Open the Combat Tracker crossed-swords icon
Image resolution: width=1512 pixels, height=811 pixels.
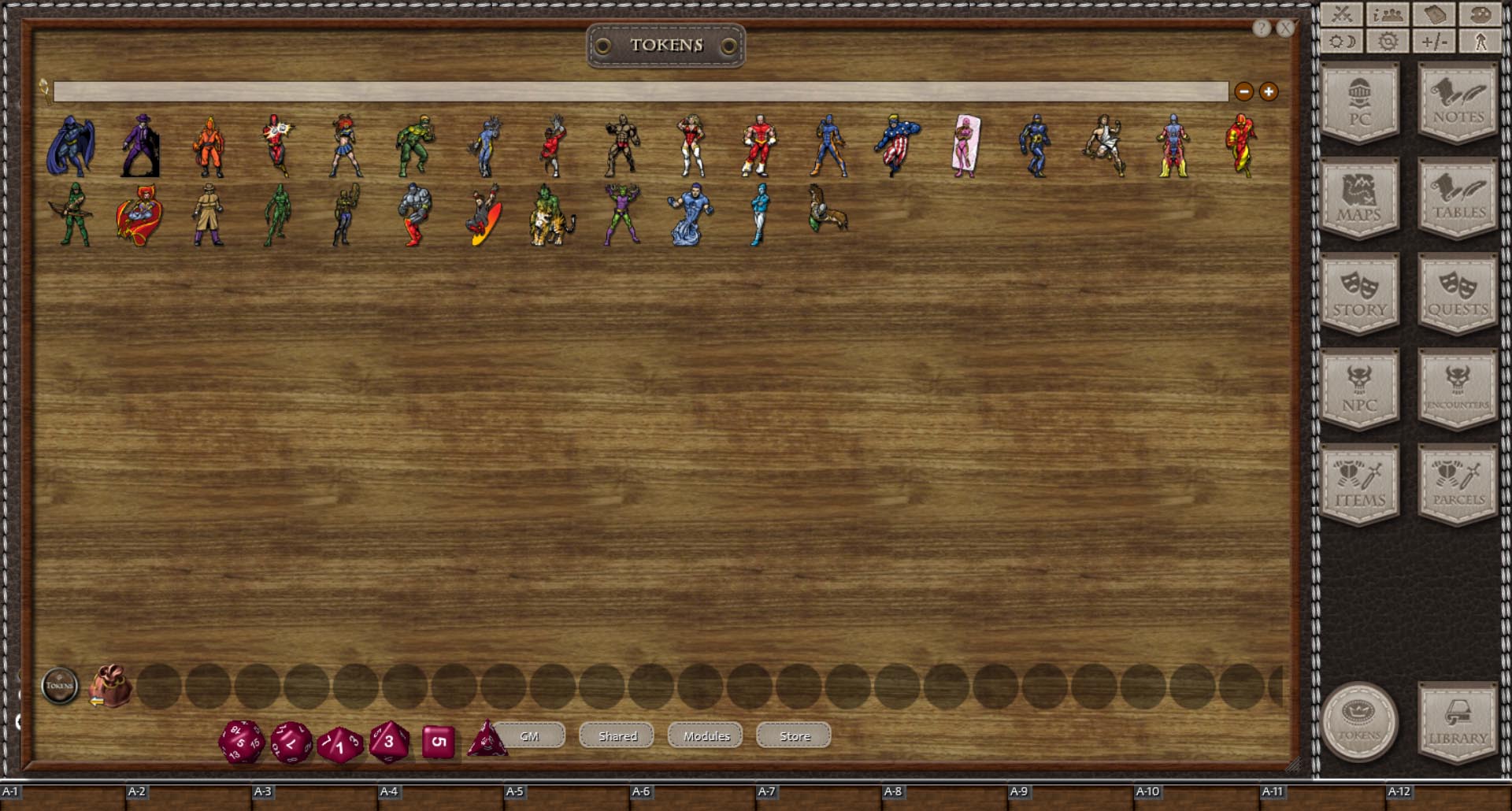click(1341, 13)
